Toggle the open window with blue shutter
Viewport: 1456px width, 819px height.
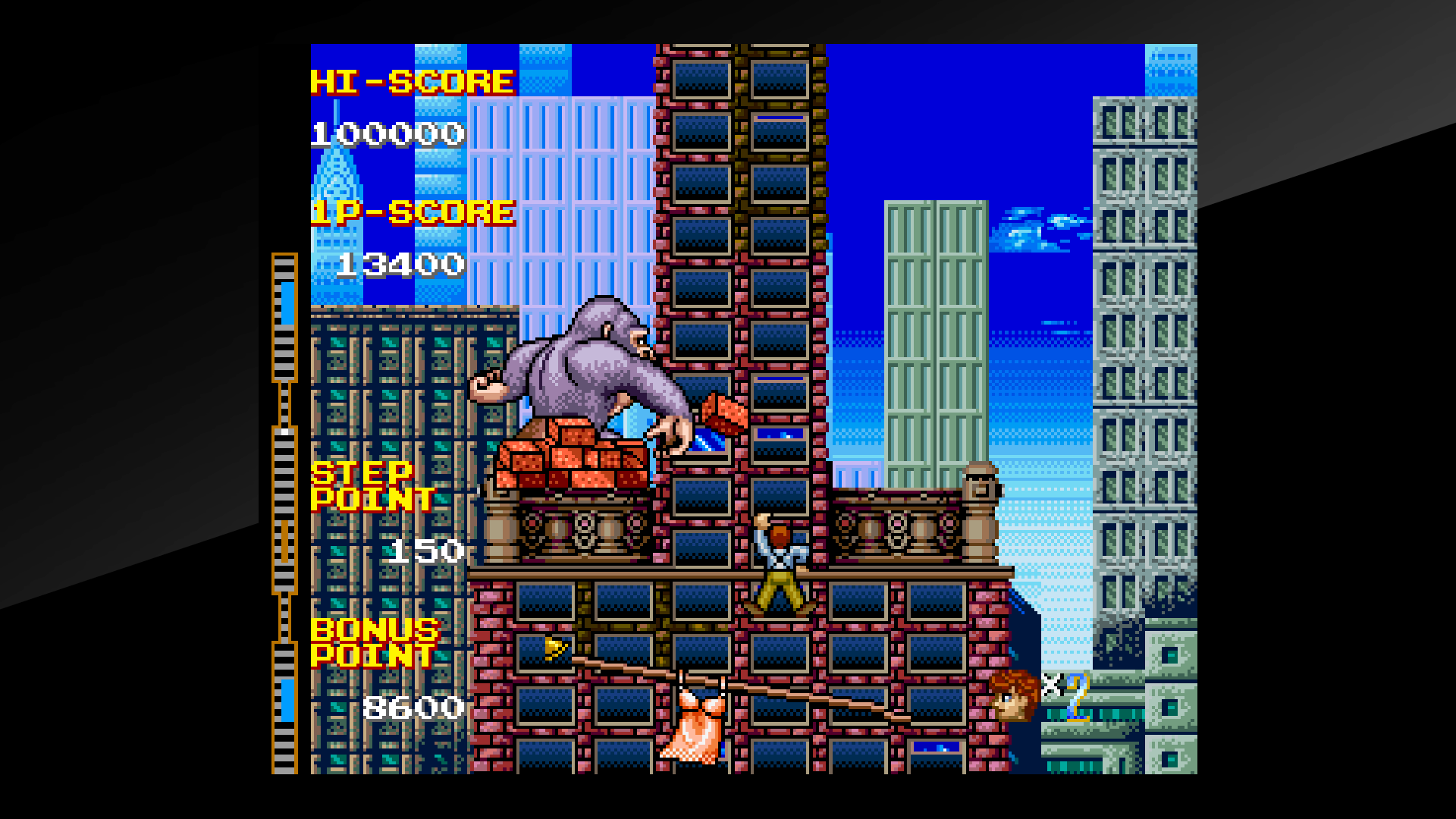click(781, 435)
